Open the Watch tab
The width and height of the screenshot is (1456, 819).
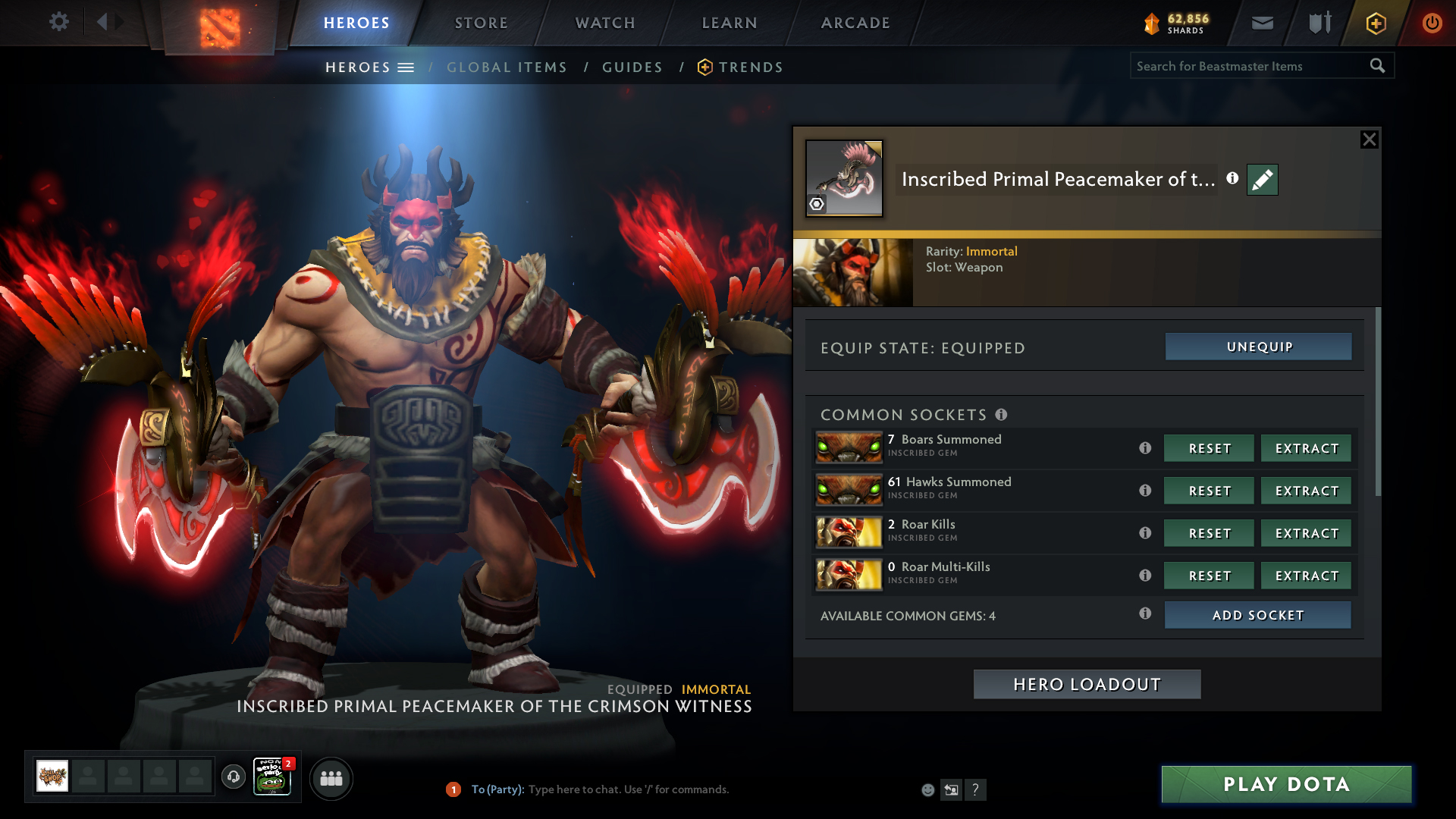(605, 23)
